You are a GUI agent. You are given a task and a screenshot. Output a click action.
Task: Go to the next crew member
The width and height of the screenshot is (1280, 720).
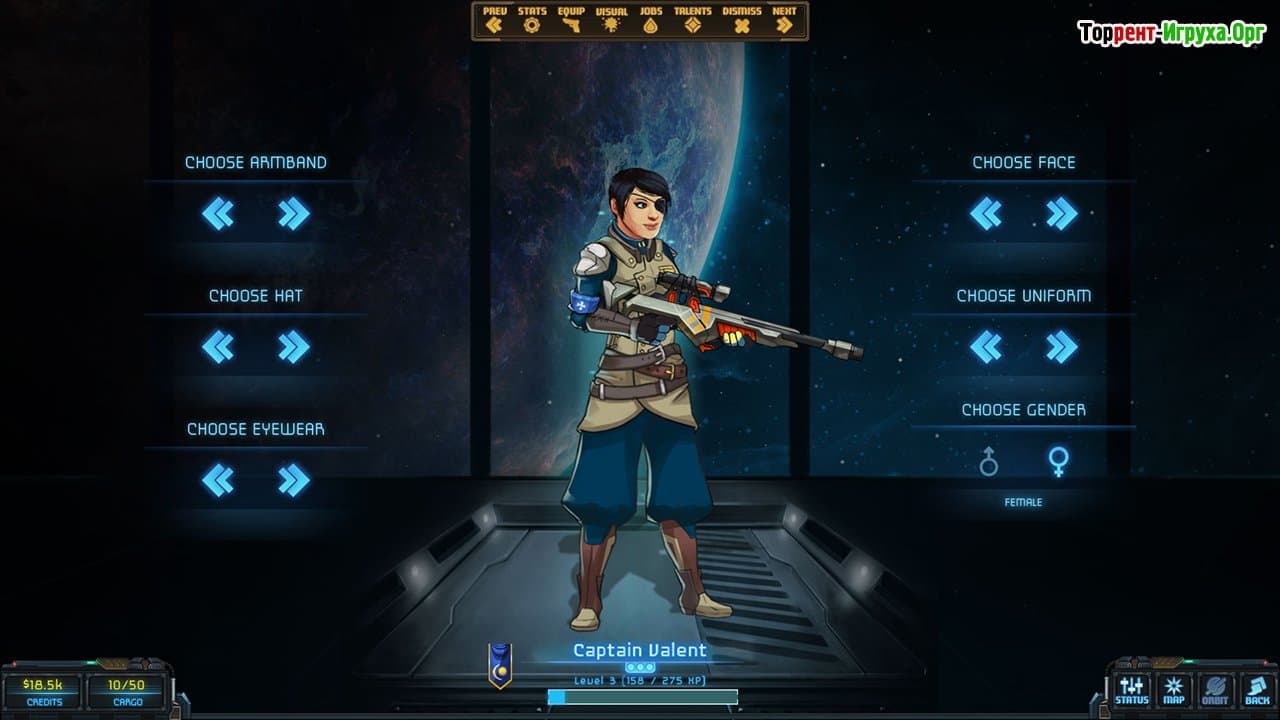coord(784,21)
